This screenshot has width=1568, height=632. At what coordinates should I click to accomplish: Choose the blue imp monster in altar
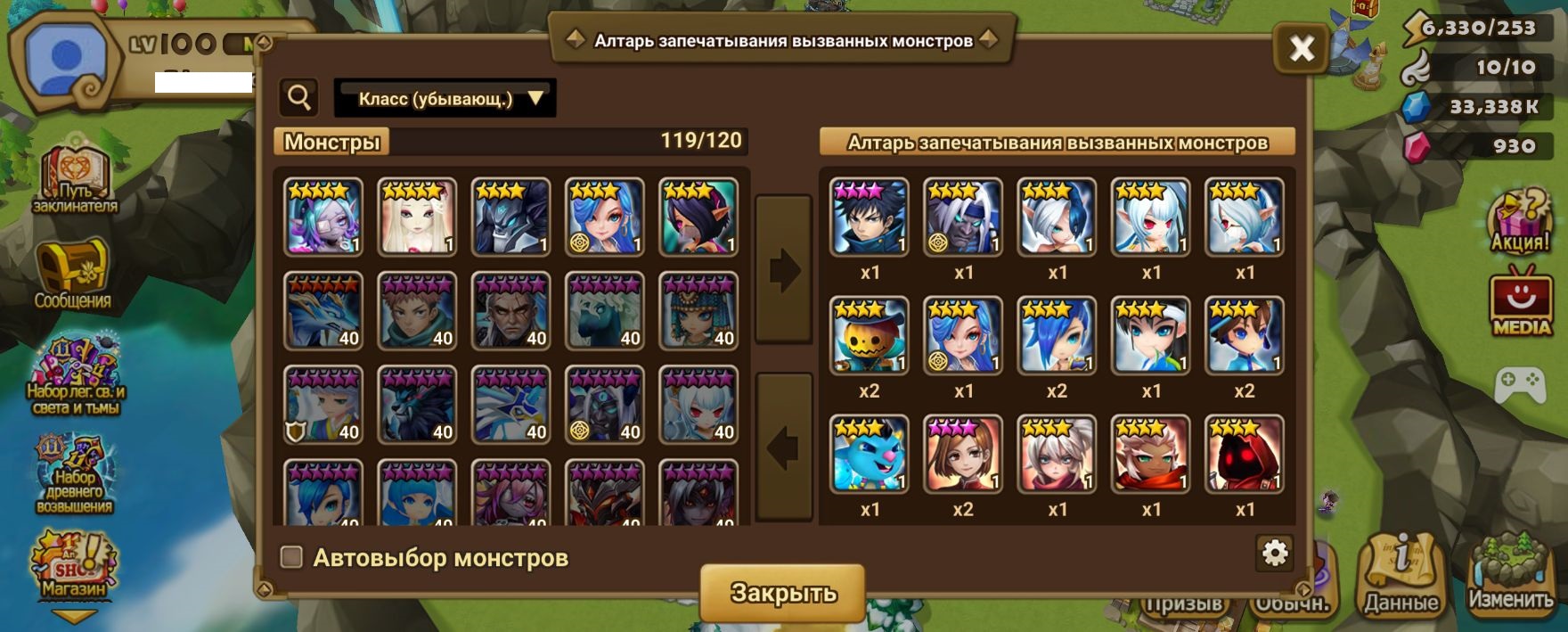coord(870,454)
